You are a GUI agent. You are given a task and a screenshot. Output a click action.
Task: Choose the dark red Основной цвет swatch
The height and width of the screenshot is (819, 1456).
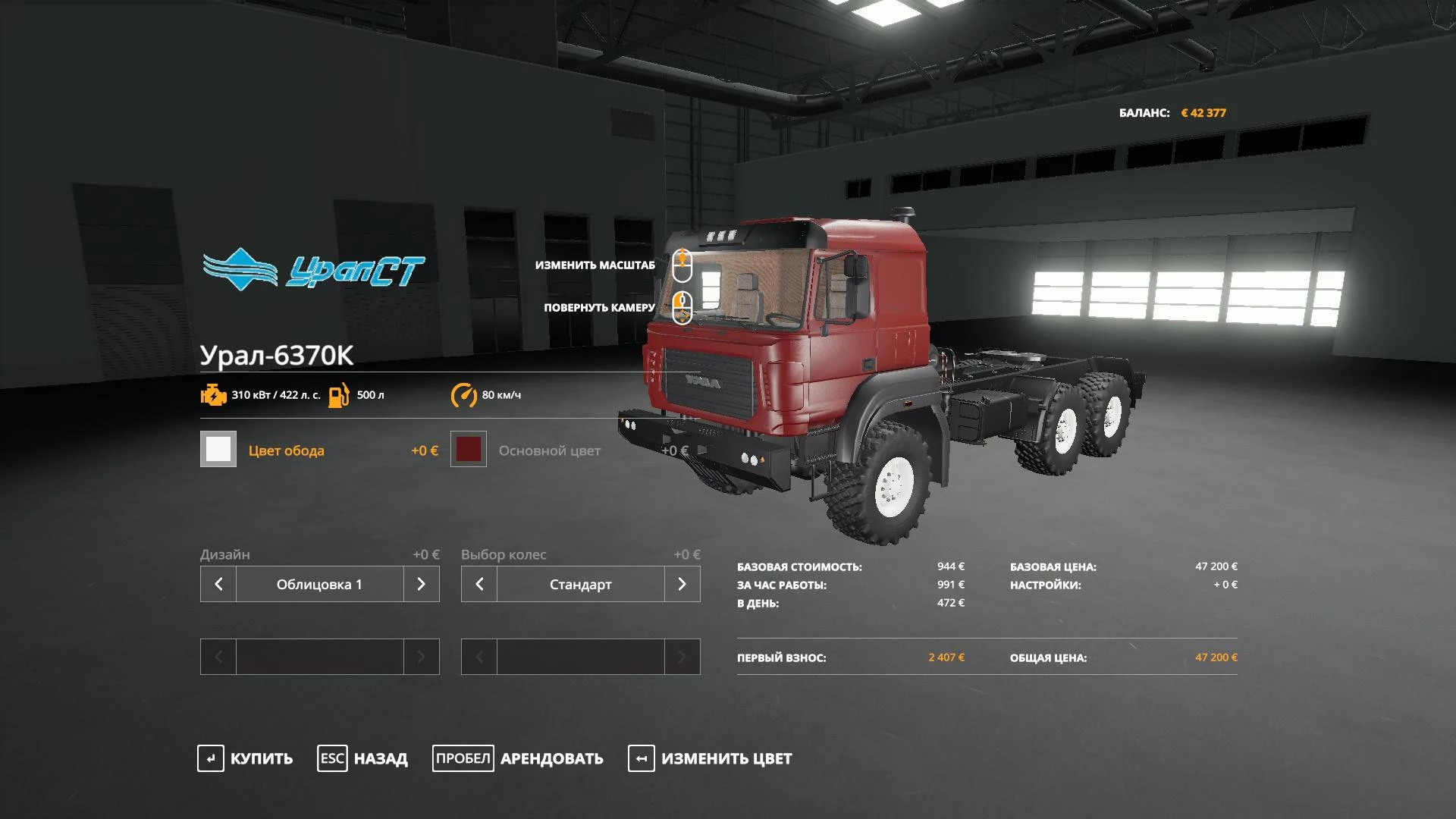[469, 449]
